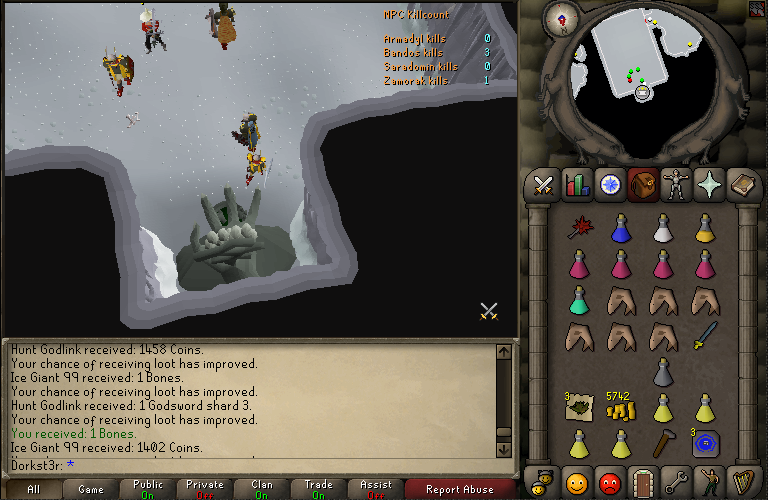Toggle the Trade chat filter
The width and height of the screenshot is (768, 500).
click(x=318, y=490)
